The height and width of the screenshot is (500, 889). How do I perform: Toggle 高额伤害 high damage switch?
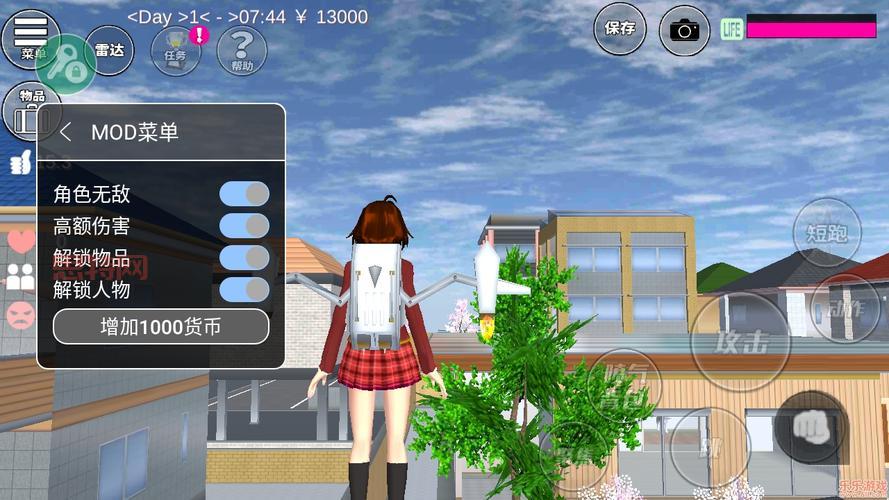click(244, 226)
